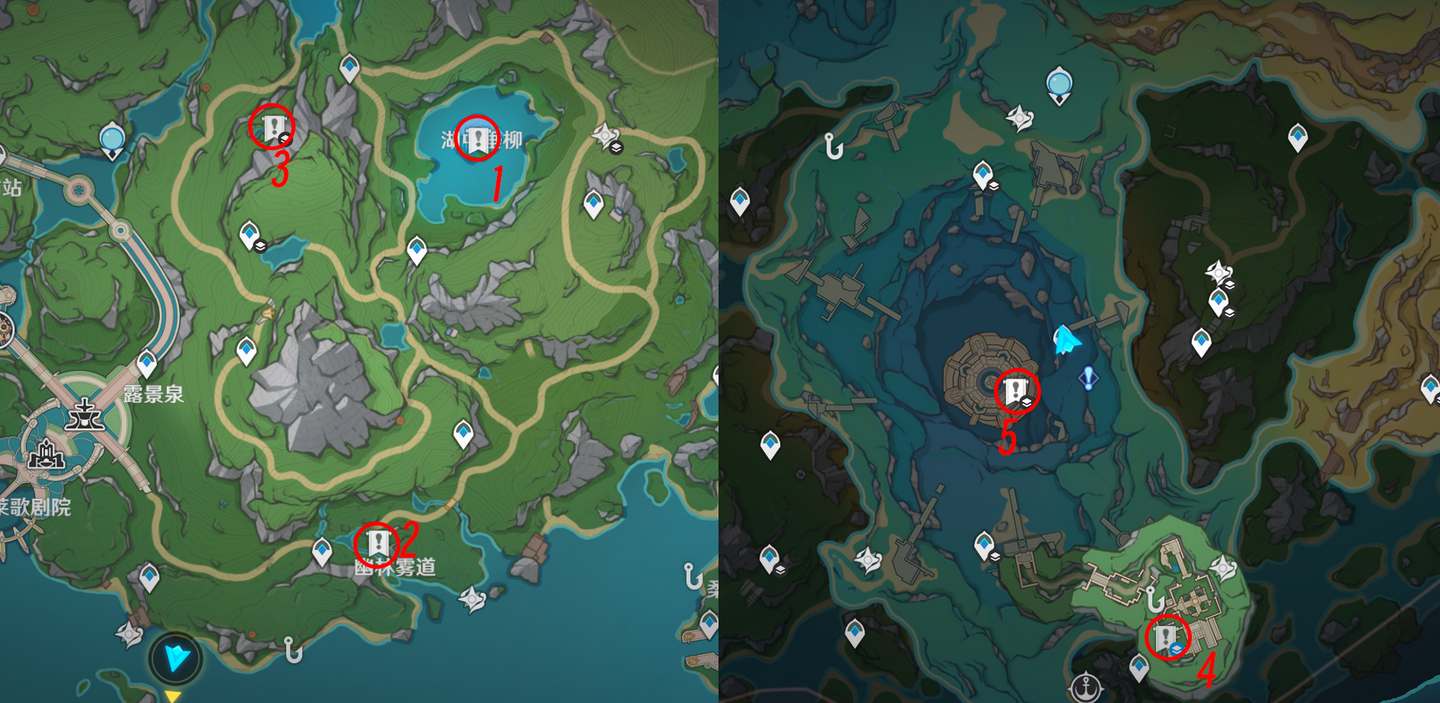Click the marker circled with red number 3

(x=272, y=127)
